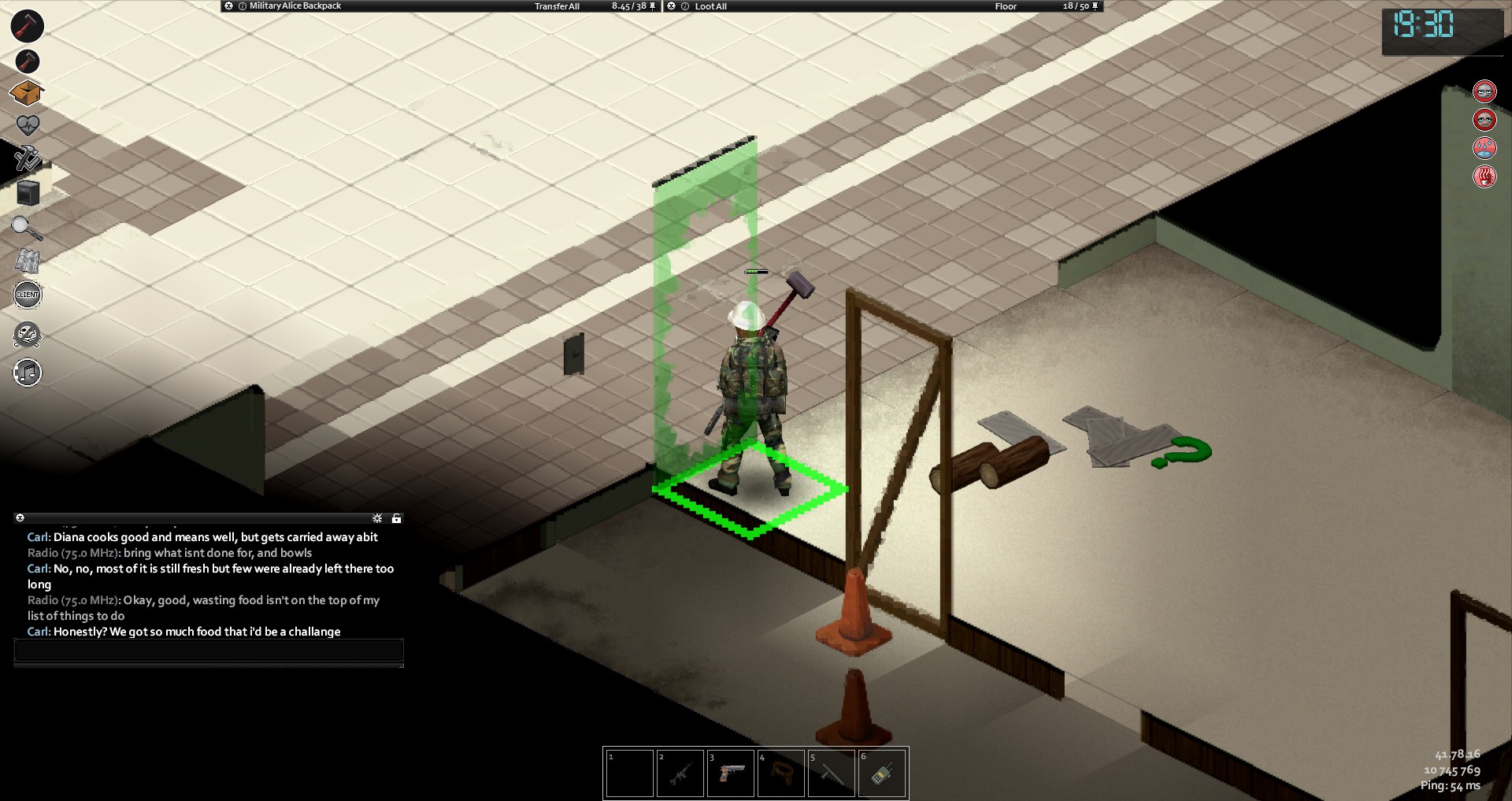1512x801 pixels.
Task: Click the primary sledgehammer weapon icon
Action: tap(27, 25)
